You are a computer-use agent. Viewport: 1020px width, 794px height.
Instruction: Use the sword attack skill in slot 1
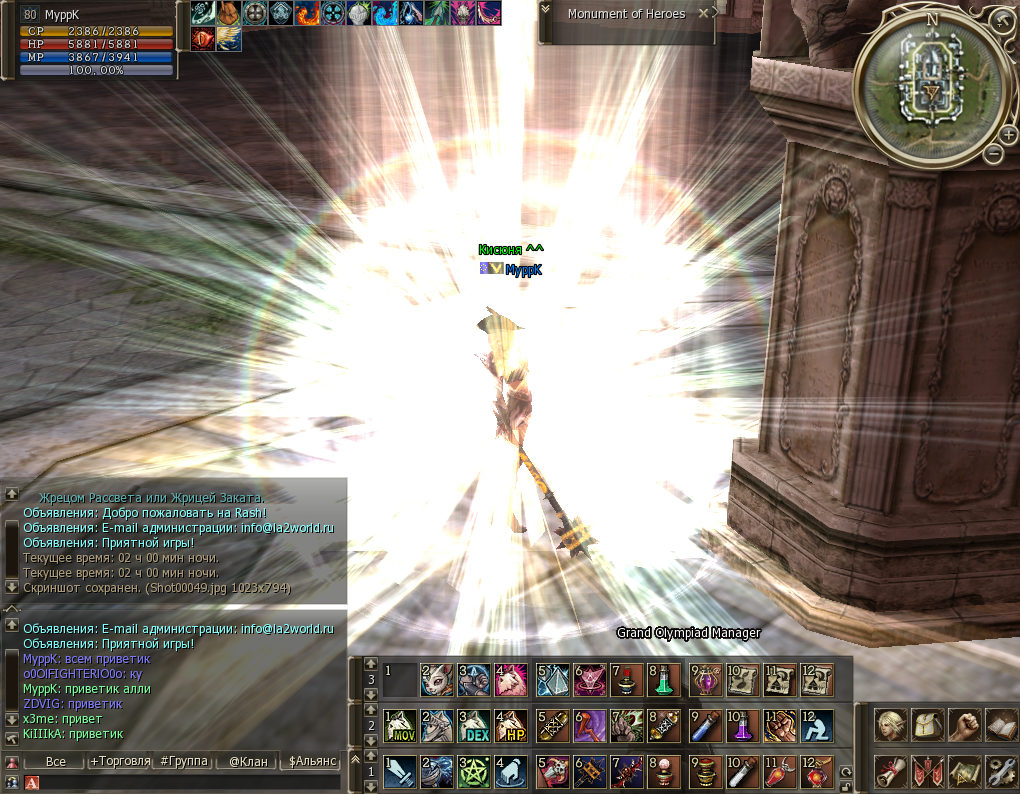(399, 772)
